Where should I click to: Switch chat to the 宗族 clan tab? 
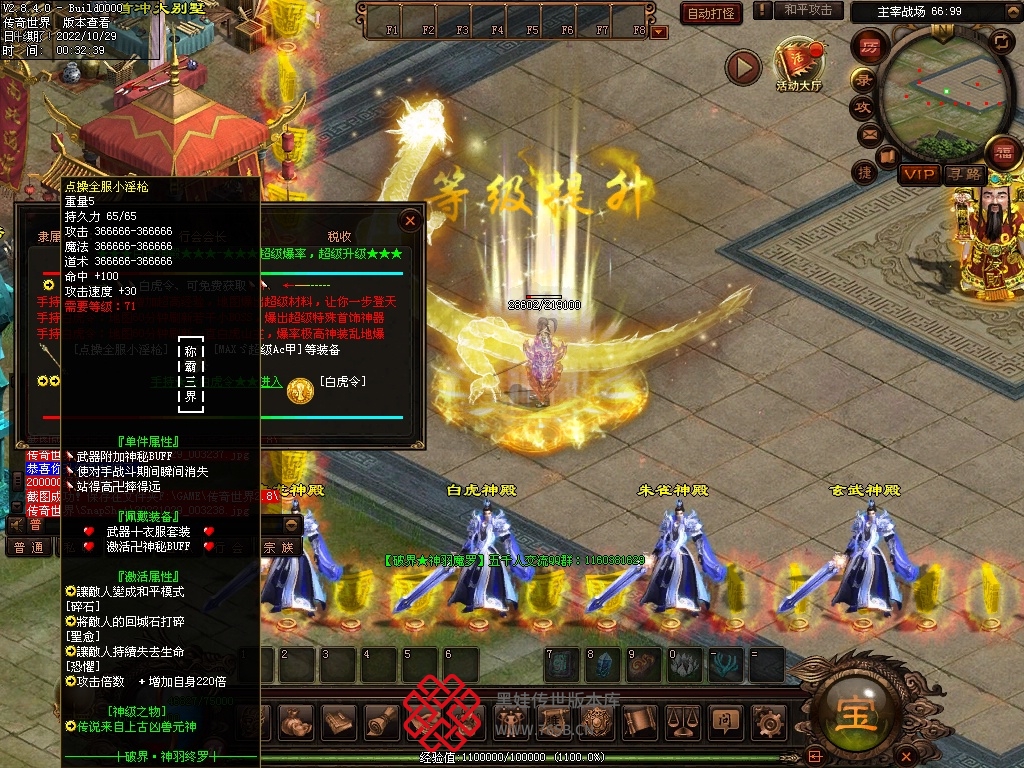tap(278, 547)
